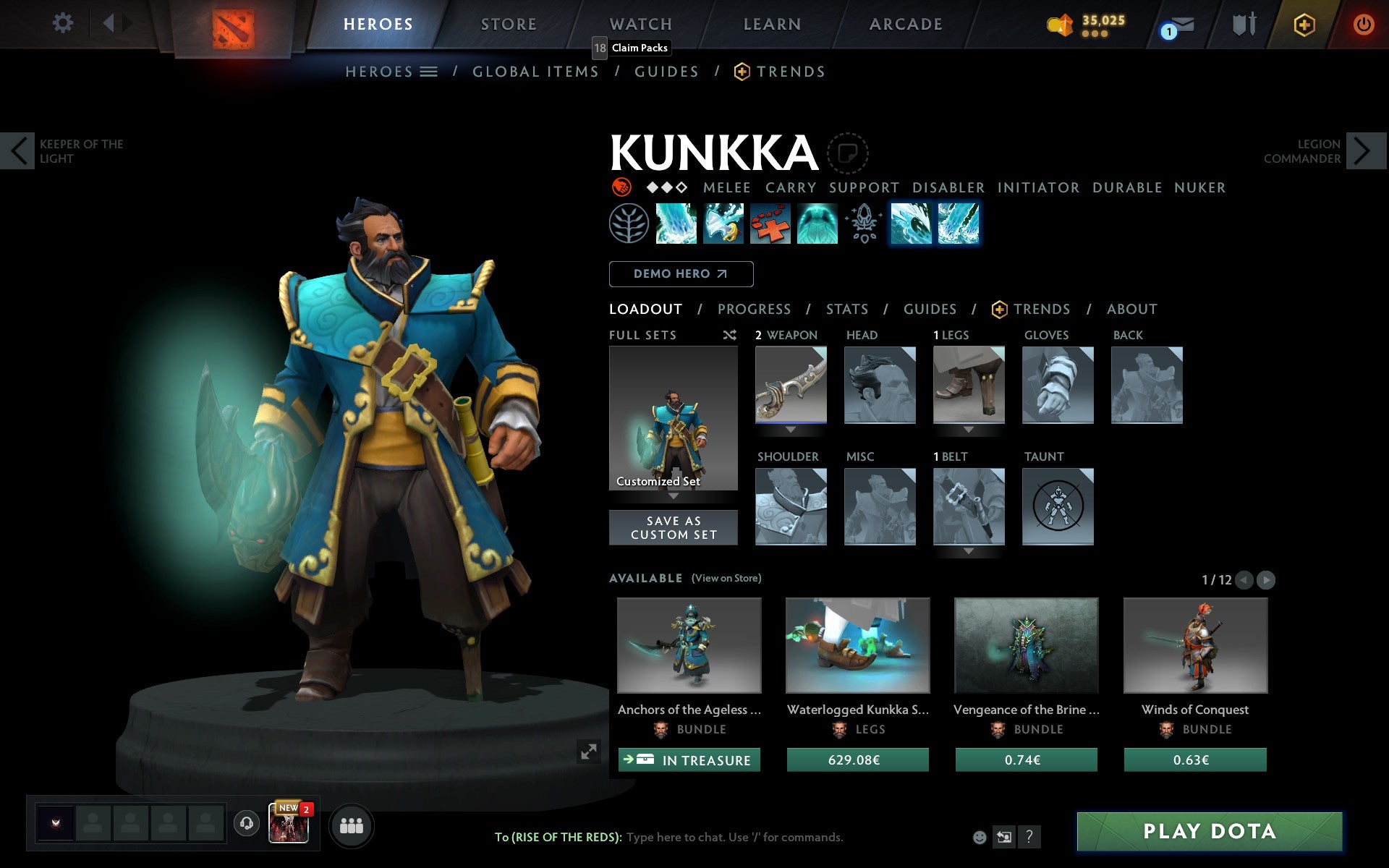Select the Torrent ability icon
Screen dimensions: 1389x868
pyautogui.click(x=676, y=224)
